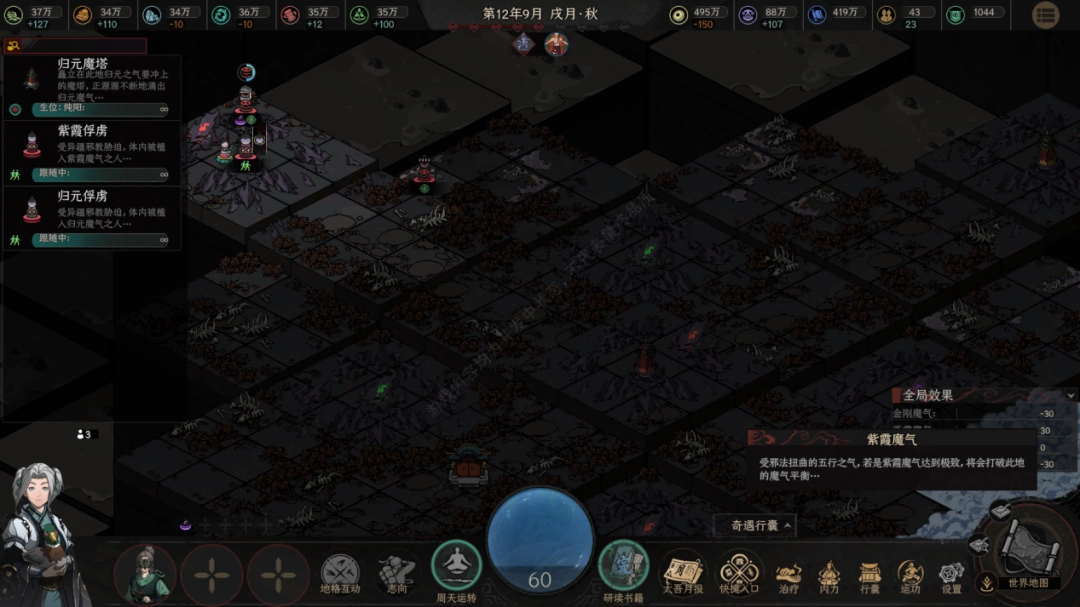Open the 内力 inner power panel
Image resolution: width=1080 pixels, height=607 pixels.
pyautogui.click(x=829, y=577)
